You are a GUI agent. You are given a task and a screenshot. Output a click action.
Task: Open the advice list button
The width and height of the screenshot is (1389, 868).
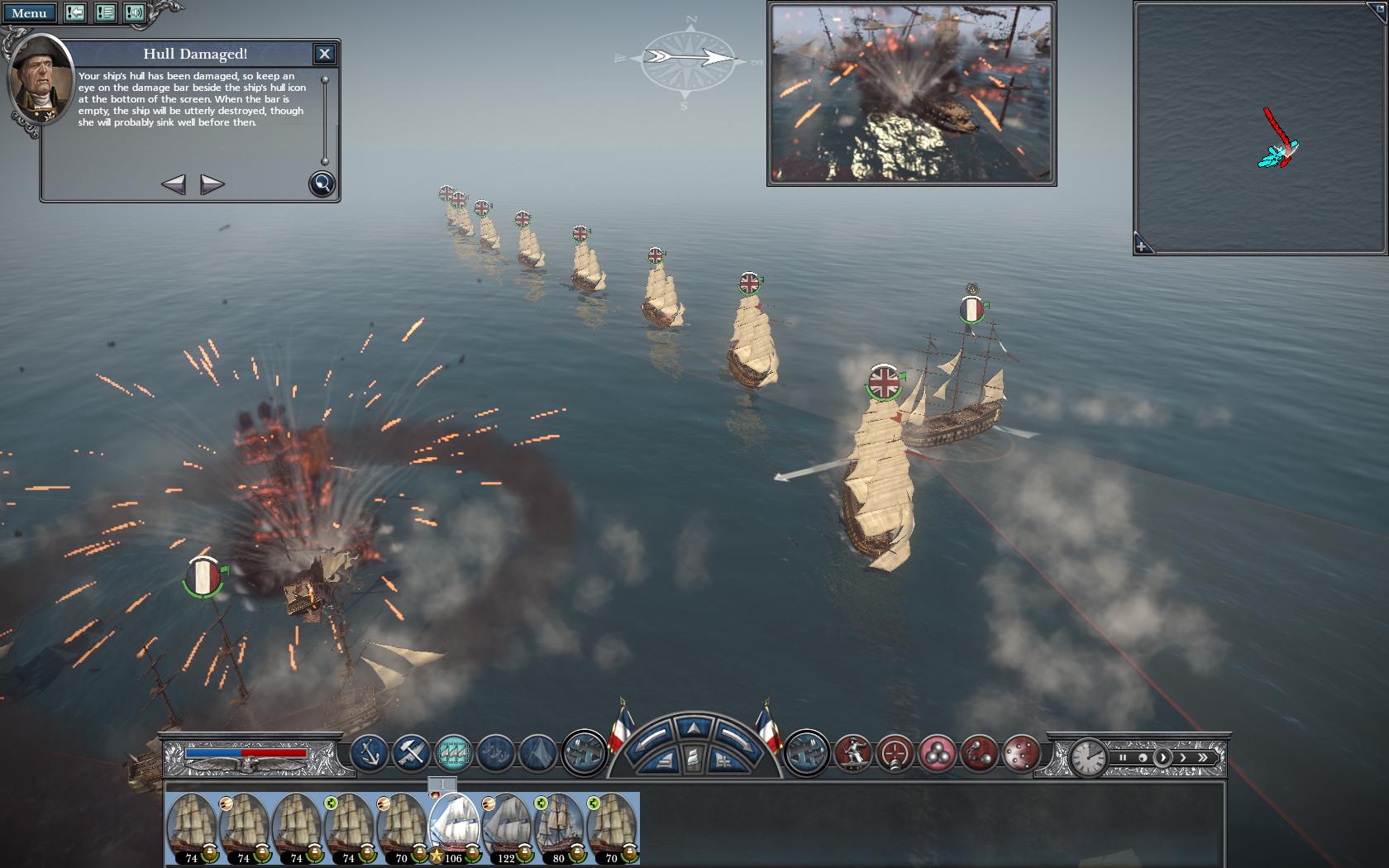click(105, 12)
